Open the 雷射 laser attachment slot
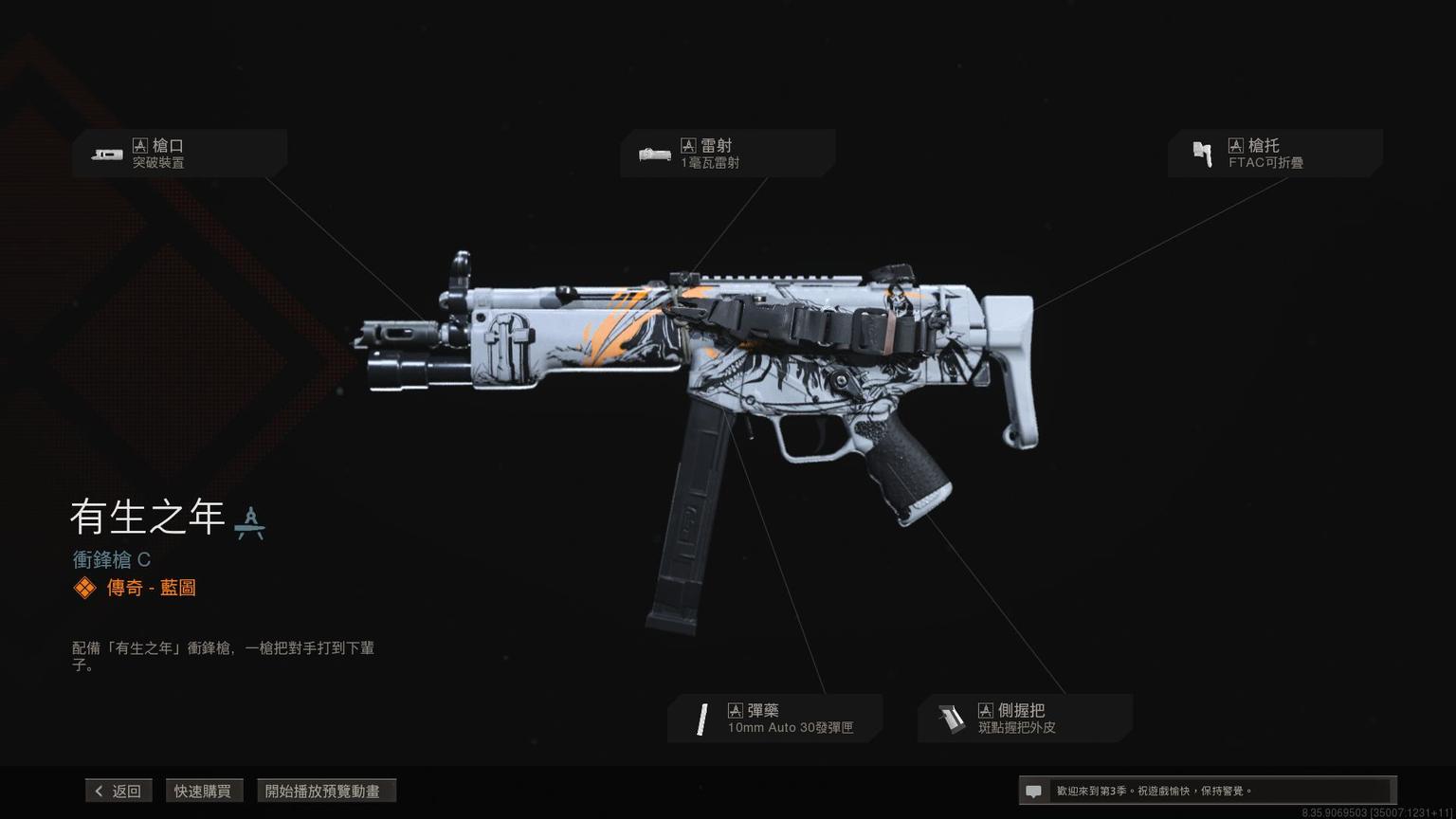The width and height of the screenshot is (1456, 819). click(x=727, y=154)
